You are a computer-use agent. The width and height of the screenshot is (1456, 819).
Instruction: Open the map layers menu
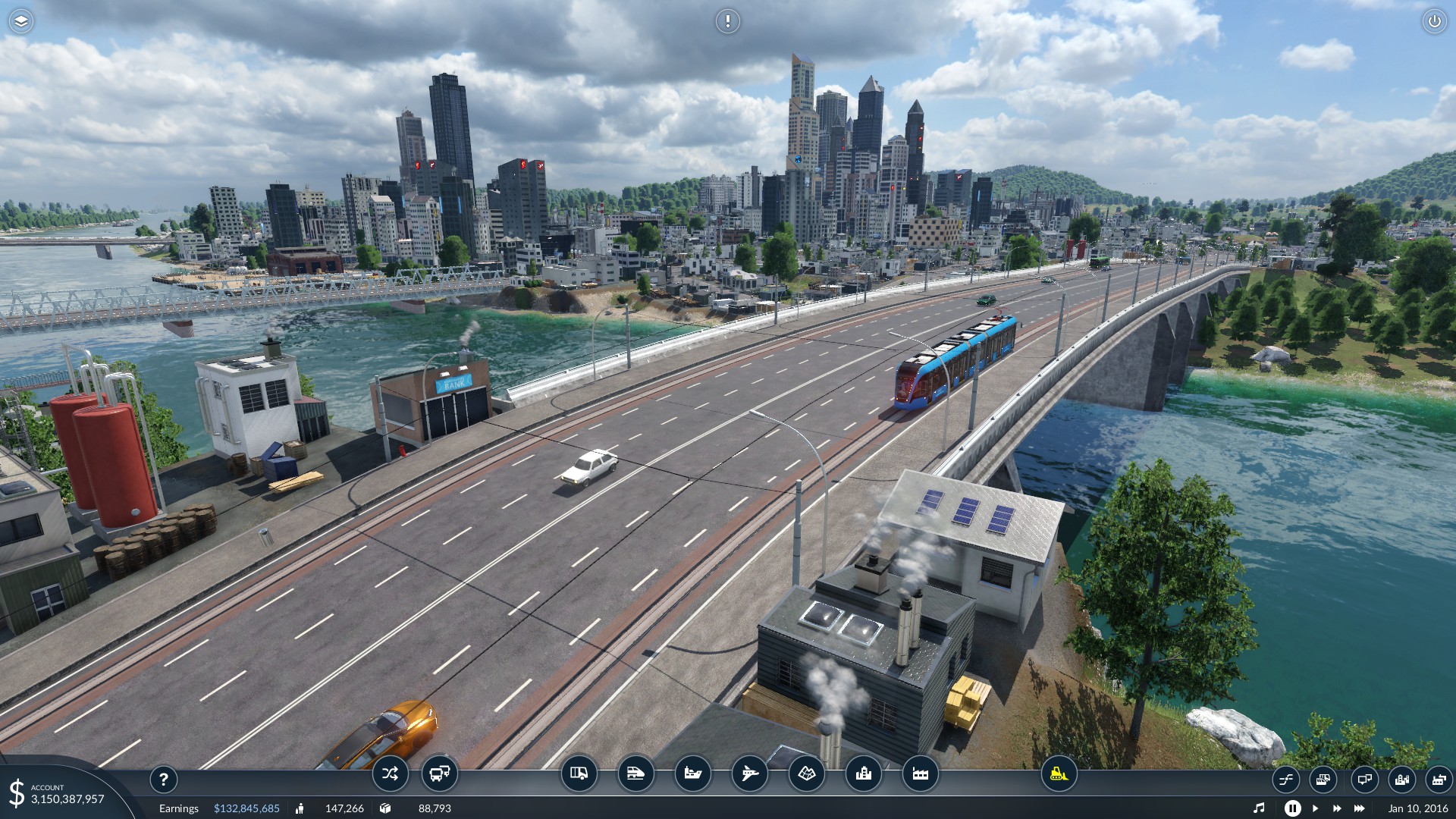point(21,21)
